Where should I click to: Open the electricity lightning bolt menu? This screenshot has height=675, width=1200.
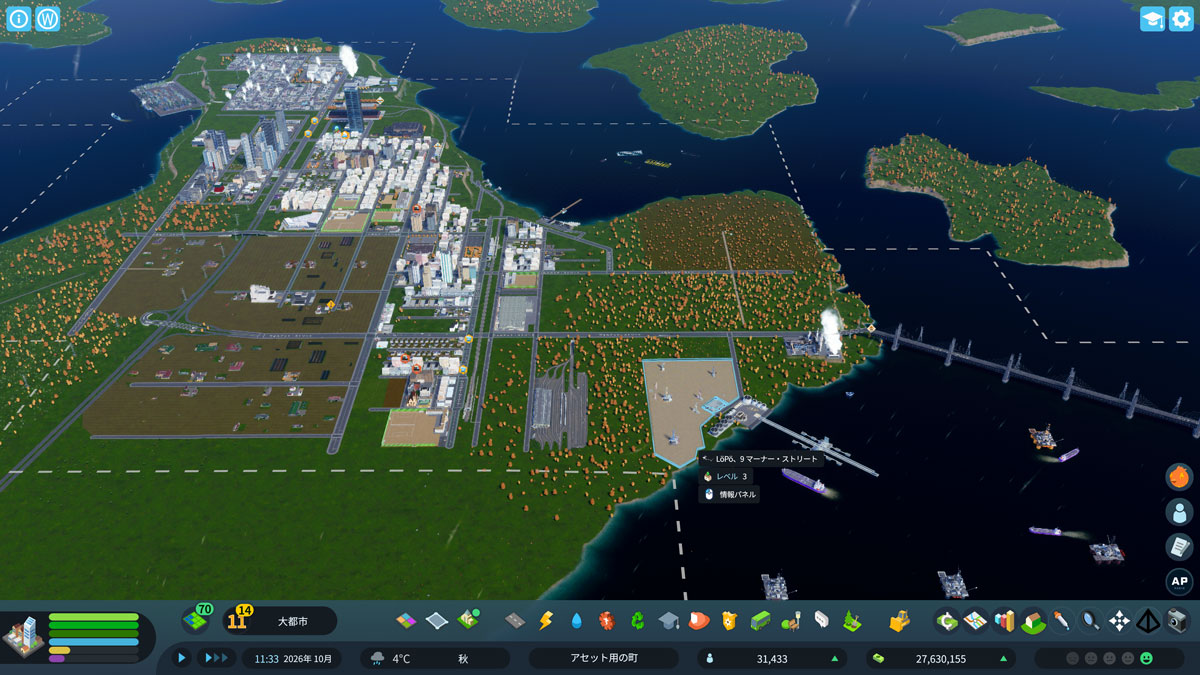[x=546, y=621]
